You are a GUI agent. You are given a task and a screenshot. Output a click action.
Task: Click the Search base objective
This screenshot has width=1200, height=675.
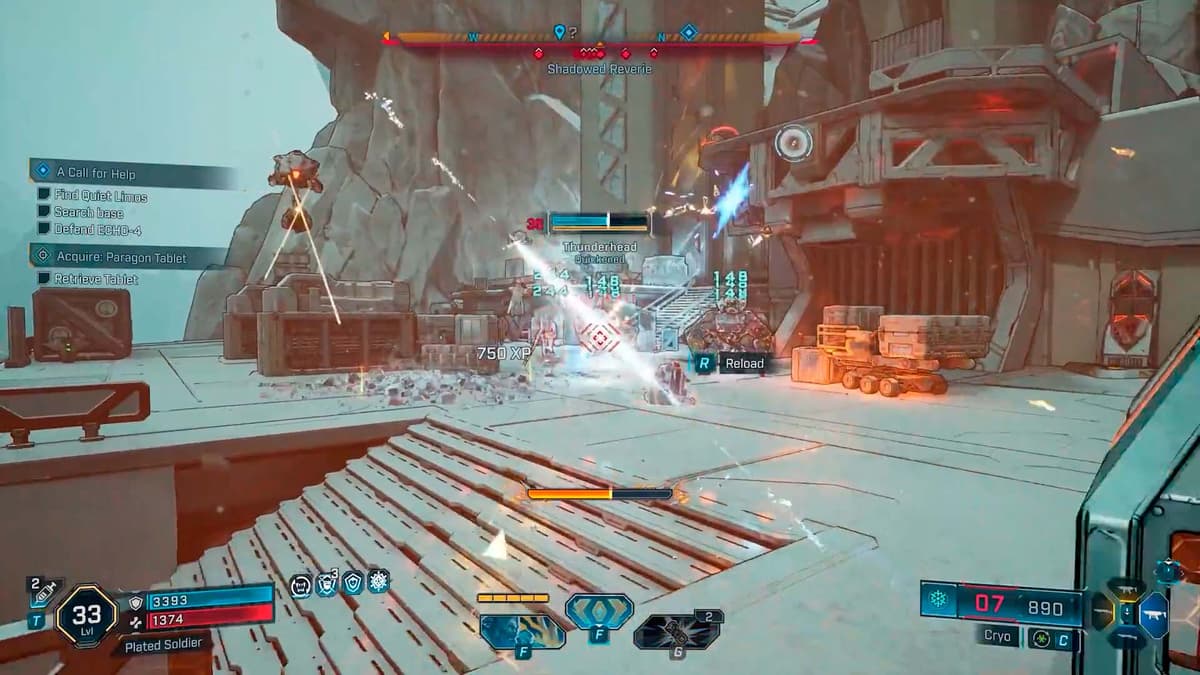[88, 212]
